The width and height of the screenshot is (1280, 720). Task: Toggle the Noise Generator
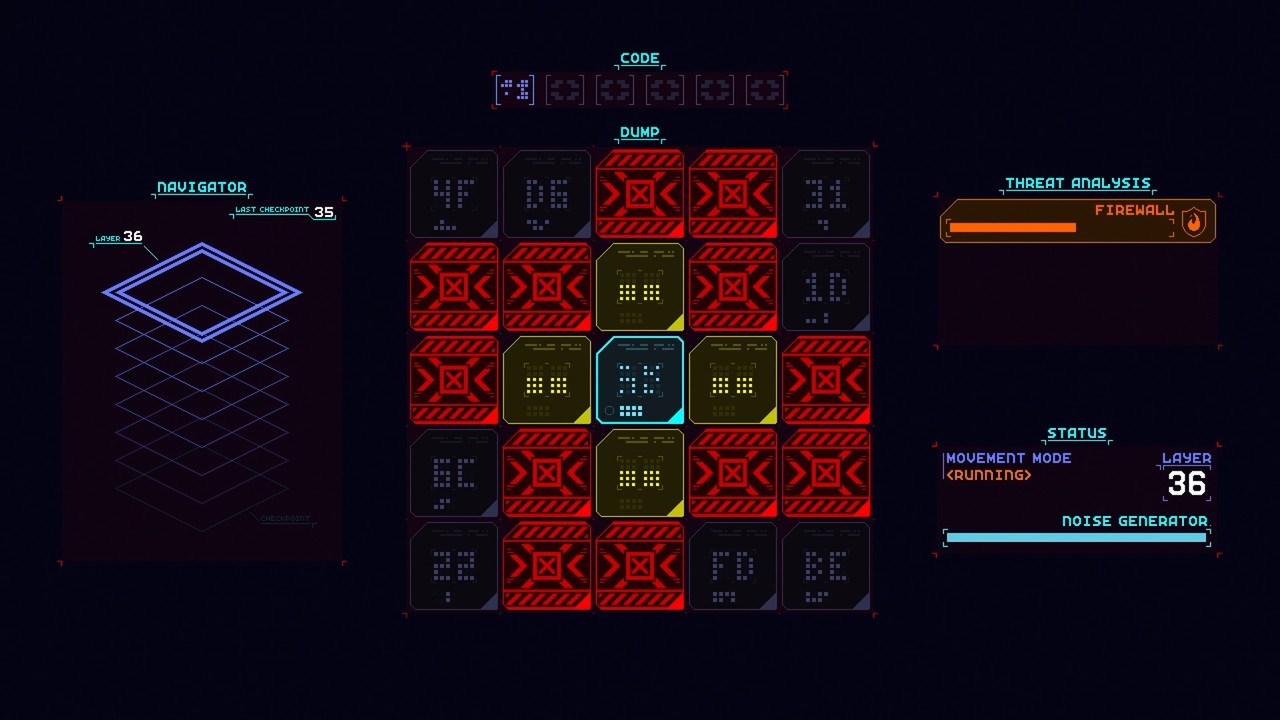click(x=1076, y=537)
